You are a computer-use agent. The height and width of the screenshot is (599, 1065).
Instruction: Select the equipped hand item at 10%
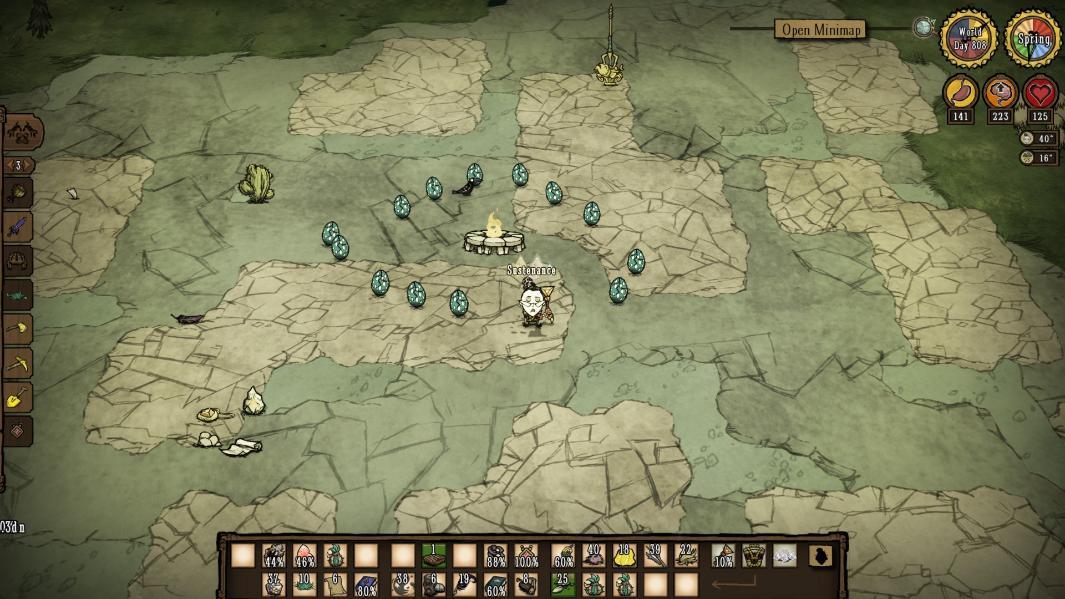(722, 556)
